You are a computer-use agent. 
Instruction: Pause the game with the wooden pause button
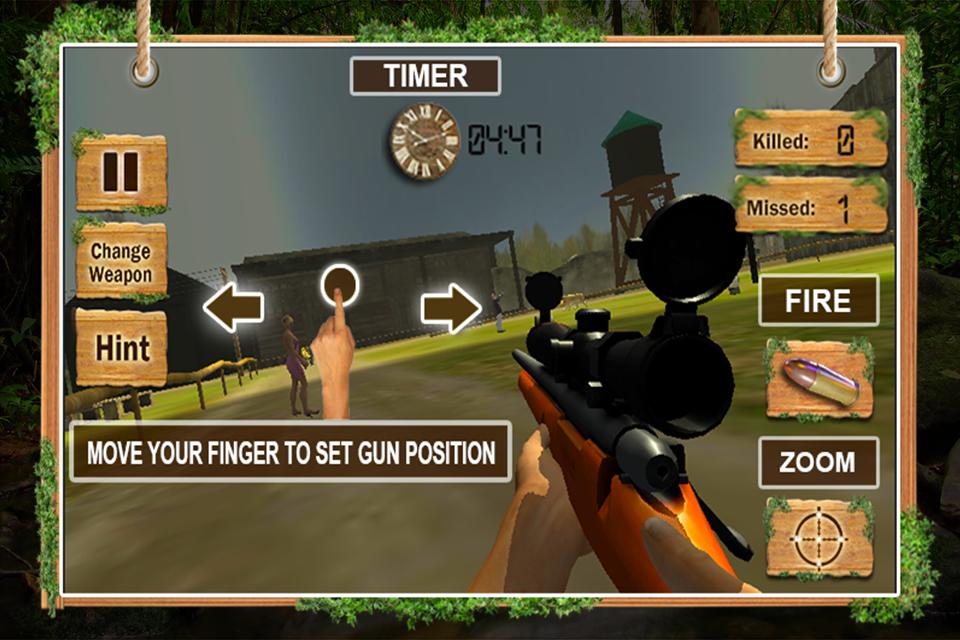point(121,172)
